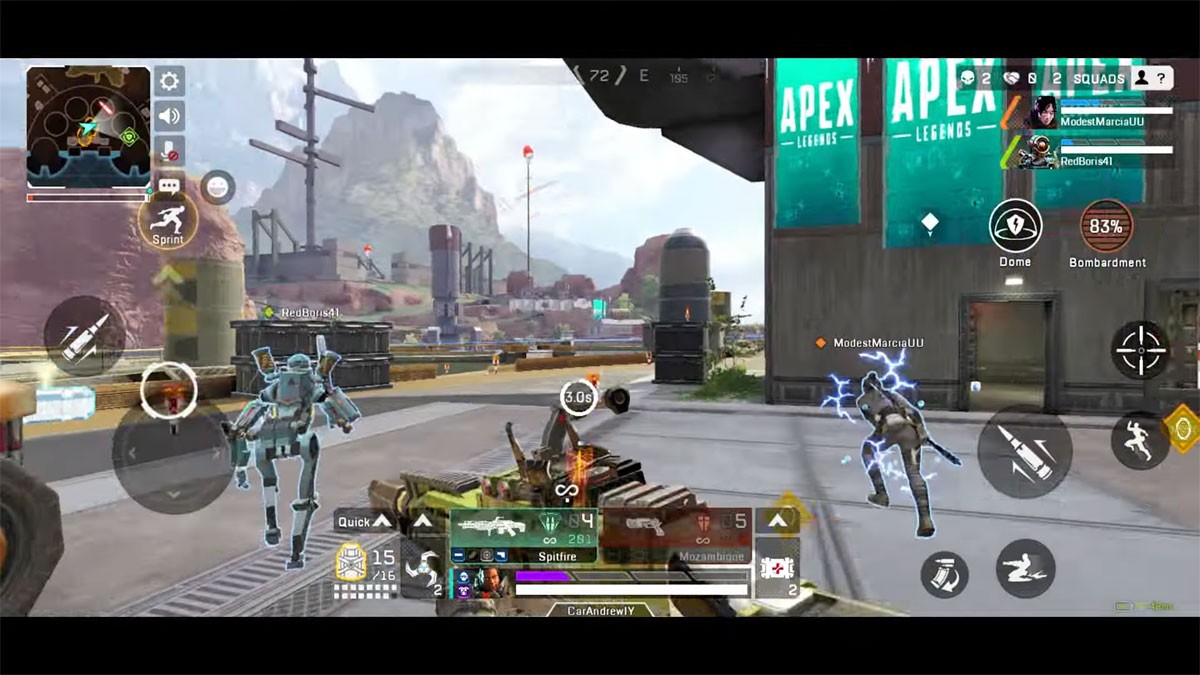Tap the Sprint button
This screenshot has width=1200, height=675.
point(167,220)
